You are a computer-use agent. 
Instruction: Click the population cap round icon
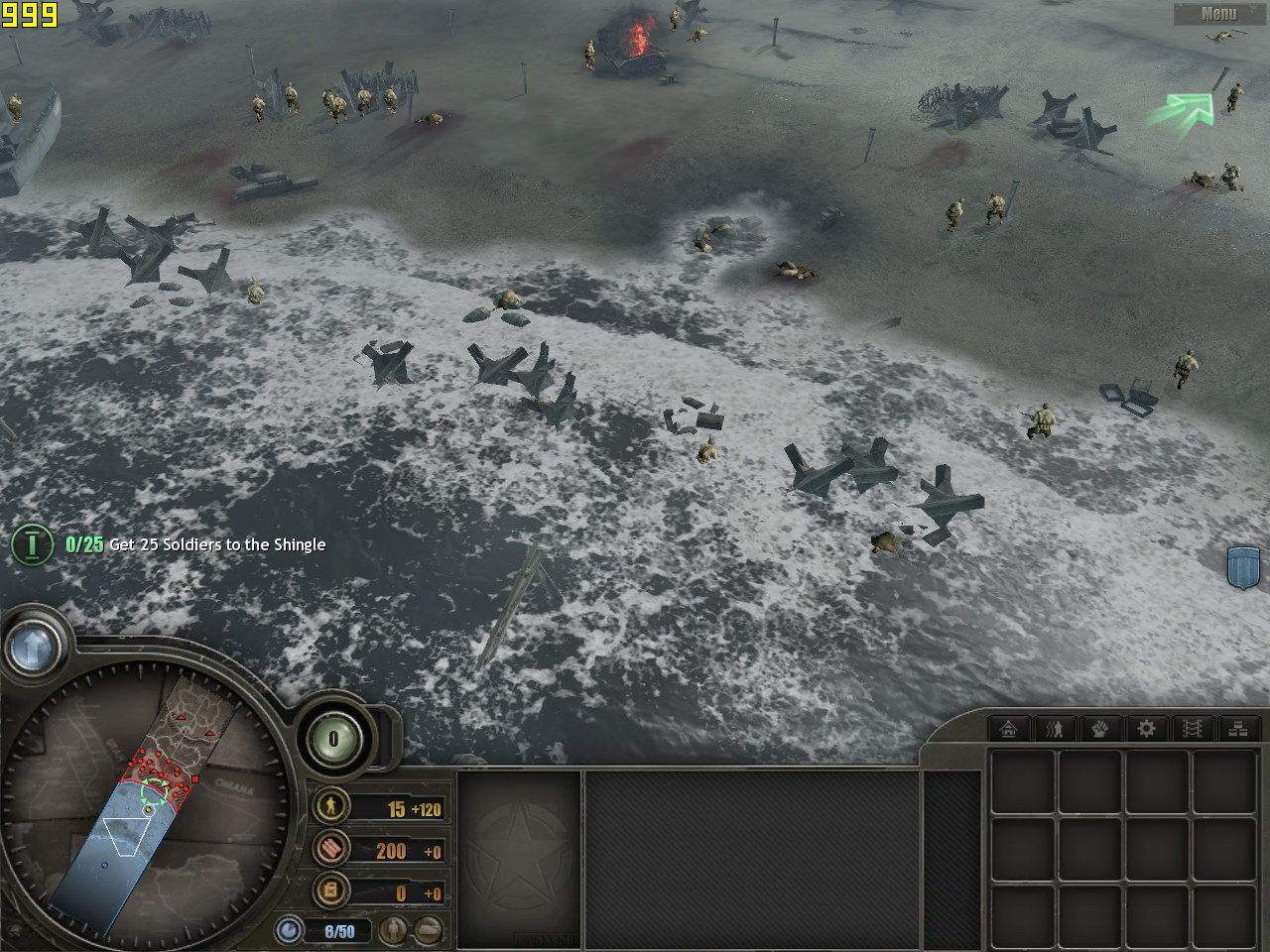[290, 931]
